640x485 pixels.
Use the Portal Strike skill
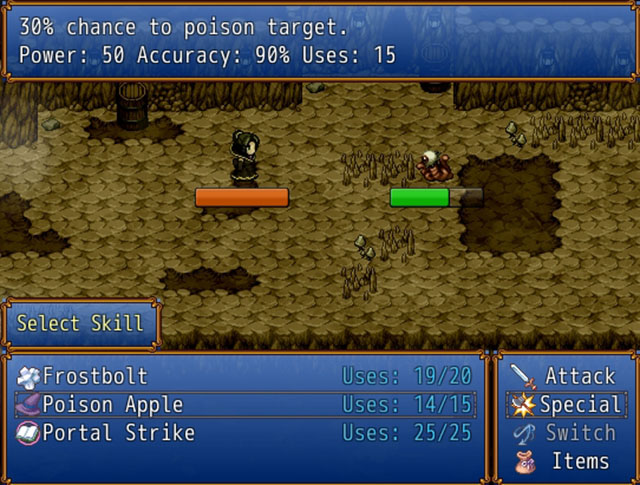(x=119, y=433)
